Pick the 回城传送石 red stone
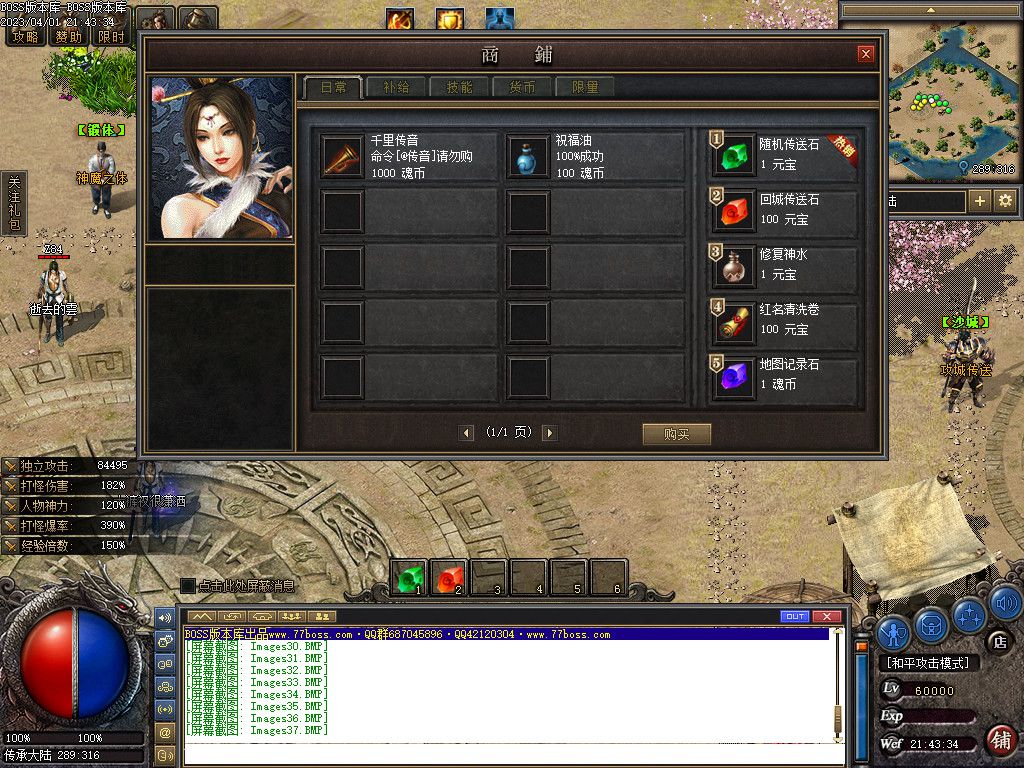Screen dimensions: 1024x768 coord(736,211)
